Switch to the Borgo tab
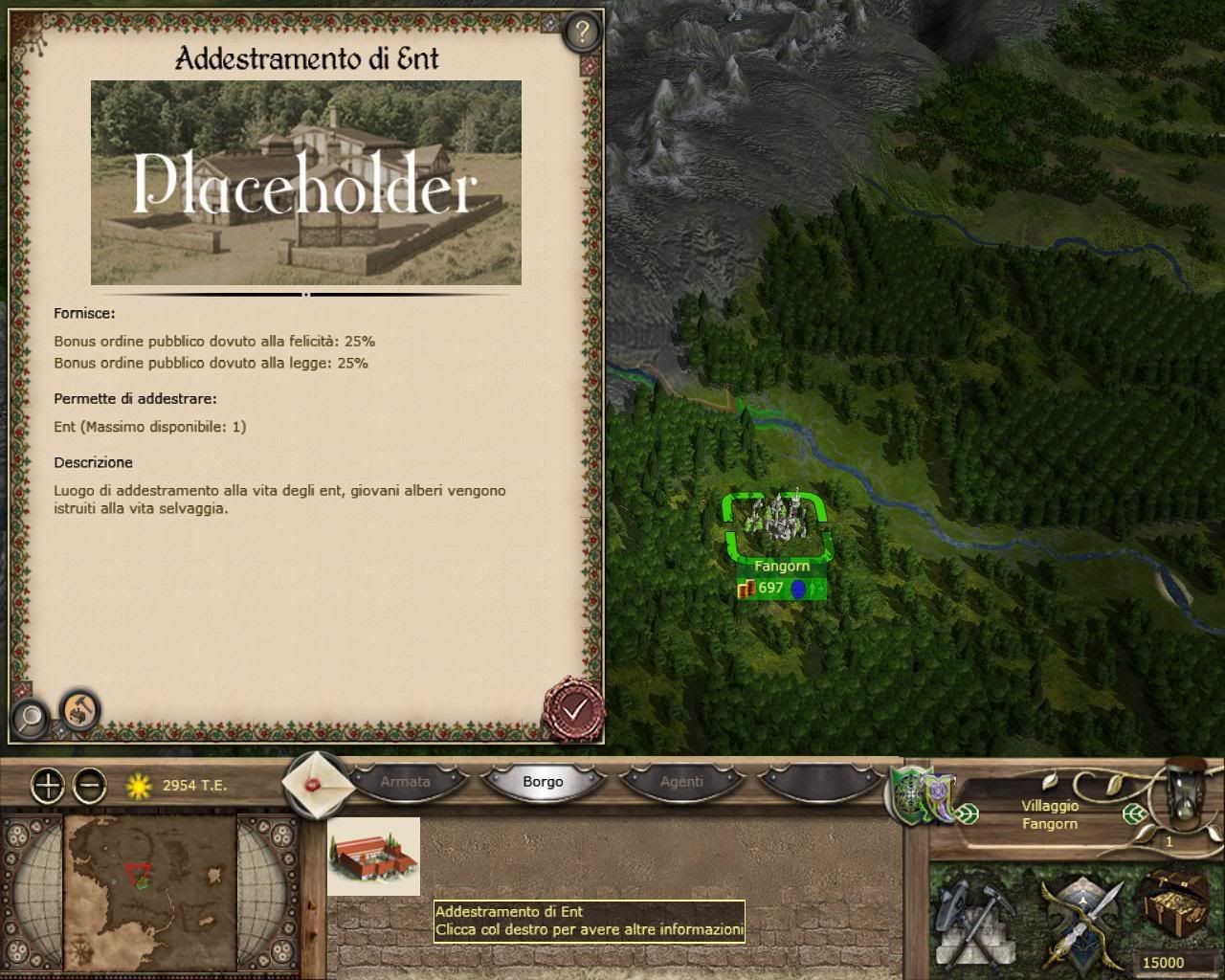Viewport: 1225px width, 980px height. tap(543, 782)
